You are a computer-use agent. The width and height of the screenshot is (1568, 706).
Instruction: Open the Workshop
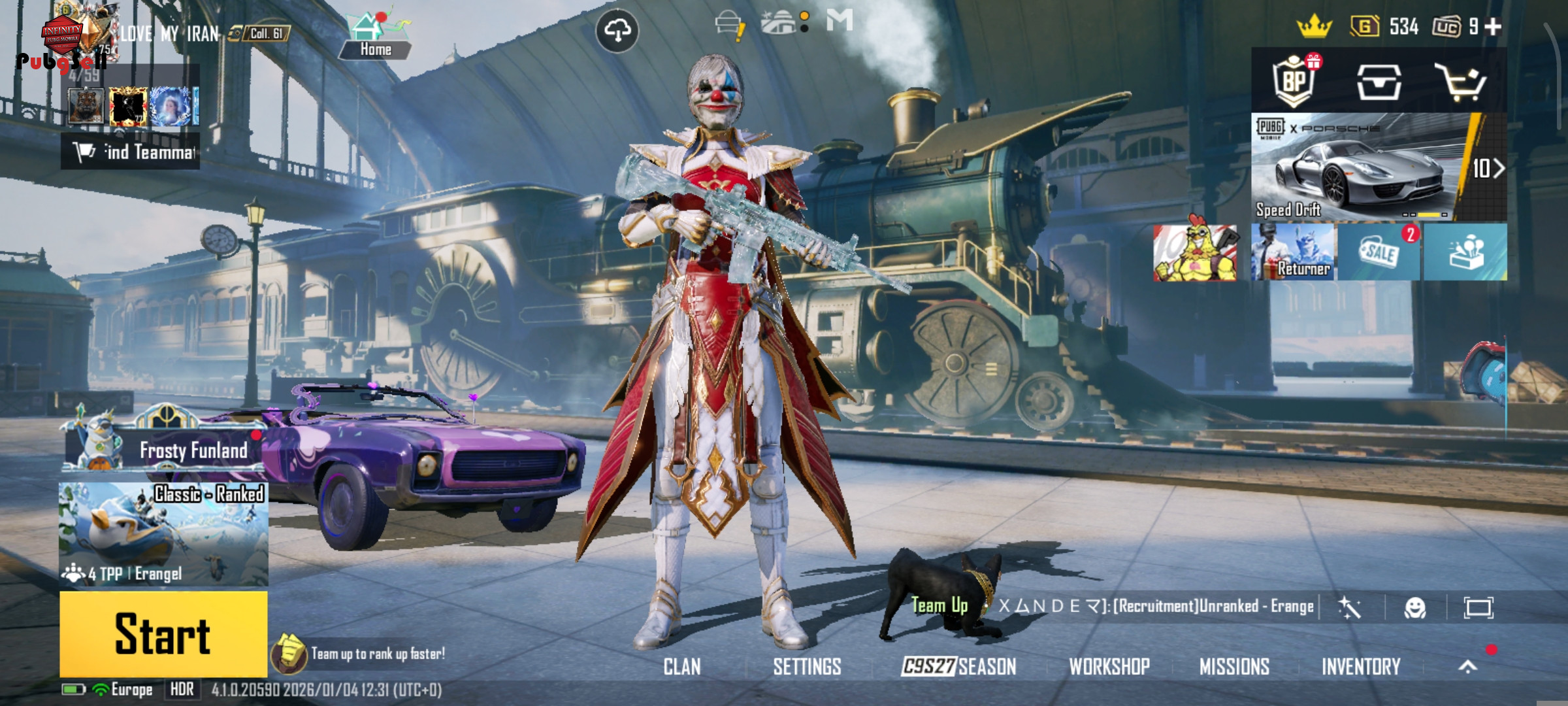click(x=1109, y=667)
